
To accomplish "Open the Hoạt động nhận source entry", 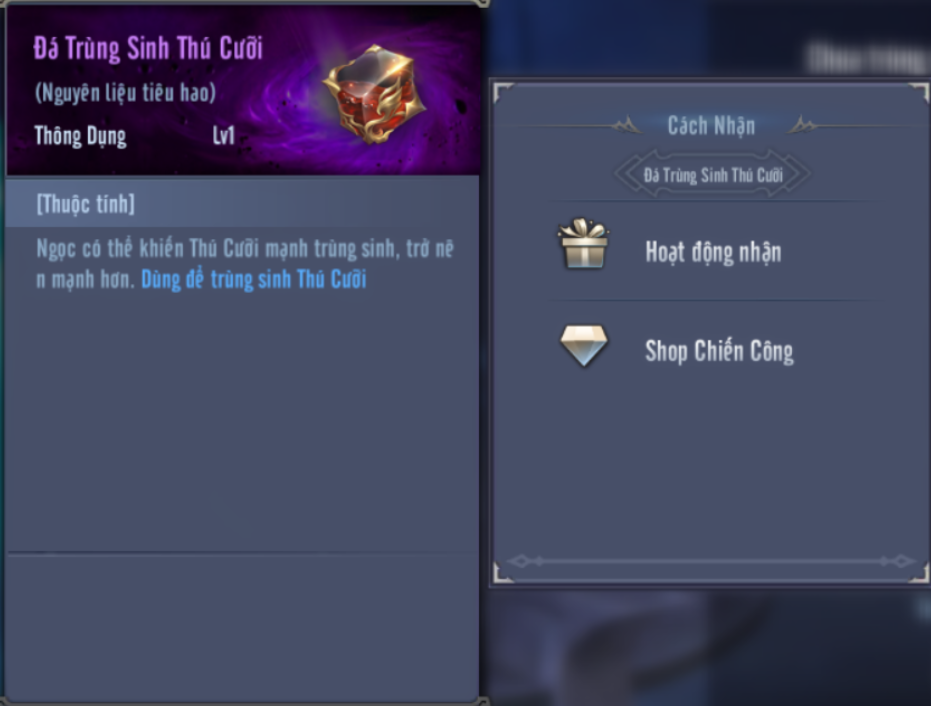I will pyautogui.click(x=712, y=252).
